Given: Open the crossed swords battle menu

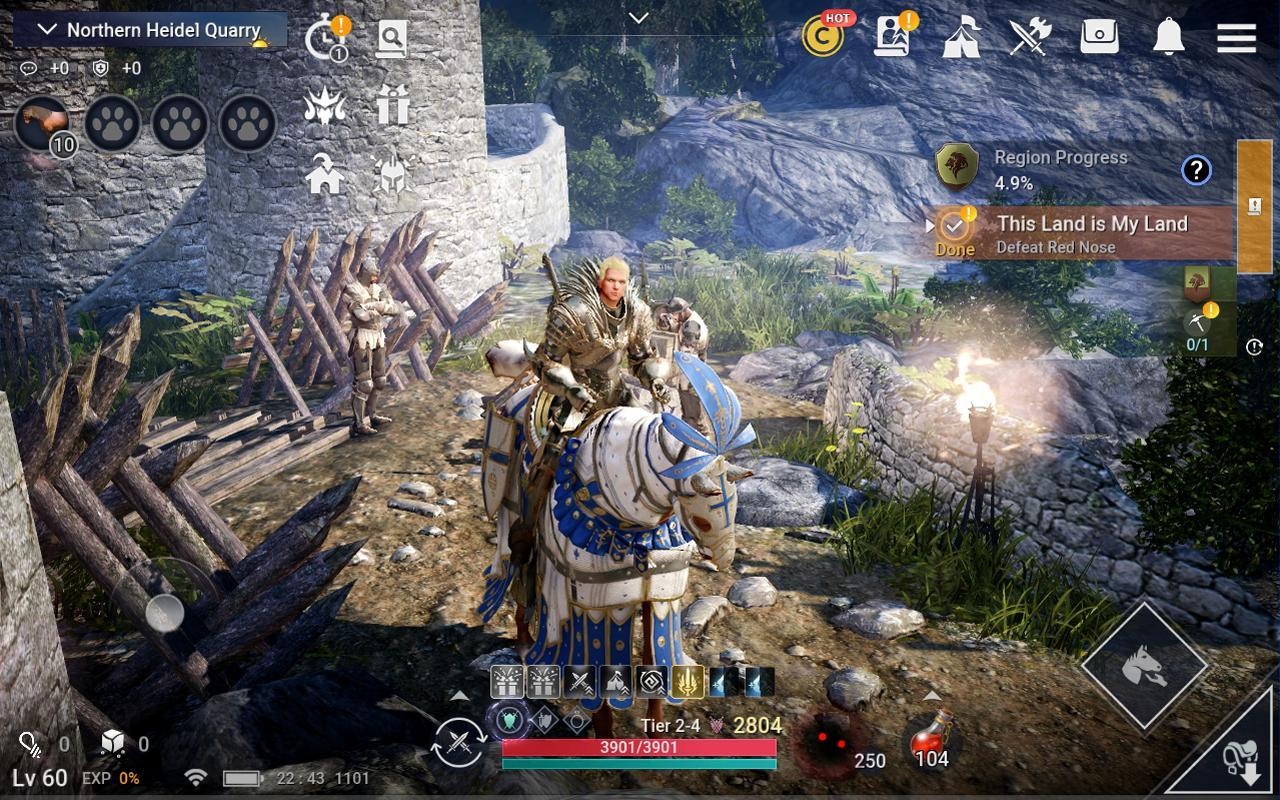Looking at the screenshot, I should (x=1030, y=36).
